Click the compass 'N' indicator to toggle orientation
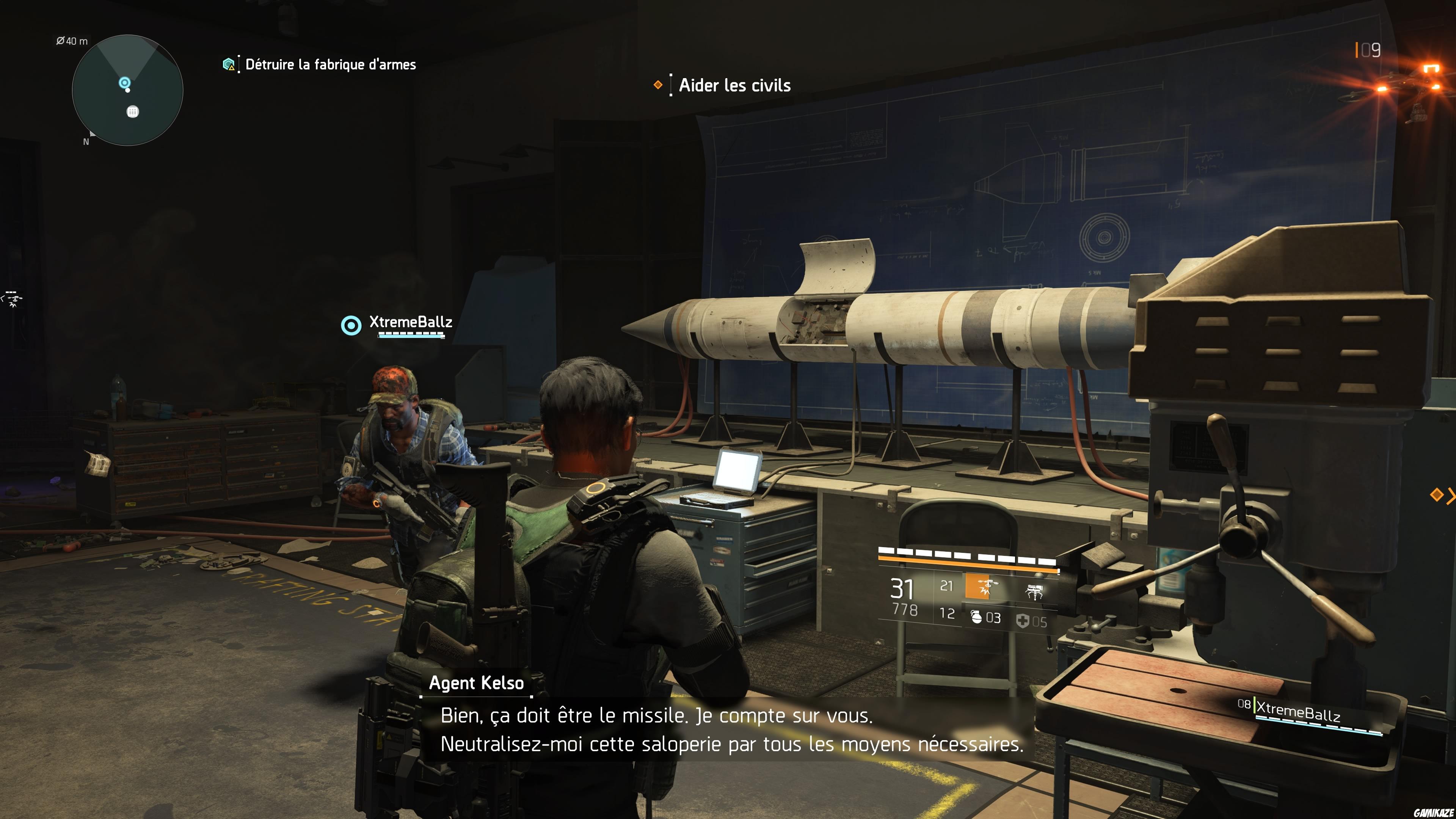1456x819 pixels. coord(86,141)
